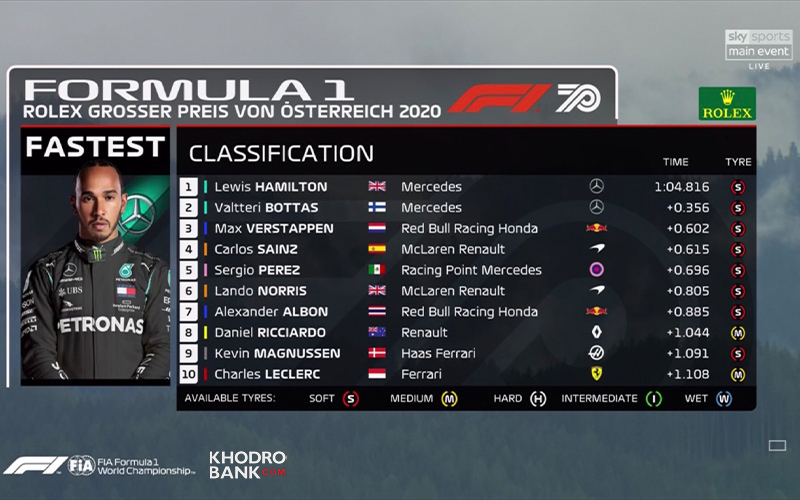The height and width of the screenshot is (500, 800).
Task: Click the Carlos Sainz entry
Action: [x=262, y=249]
